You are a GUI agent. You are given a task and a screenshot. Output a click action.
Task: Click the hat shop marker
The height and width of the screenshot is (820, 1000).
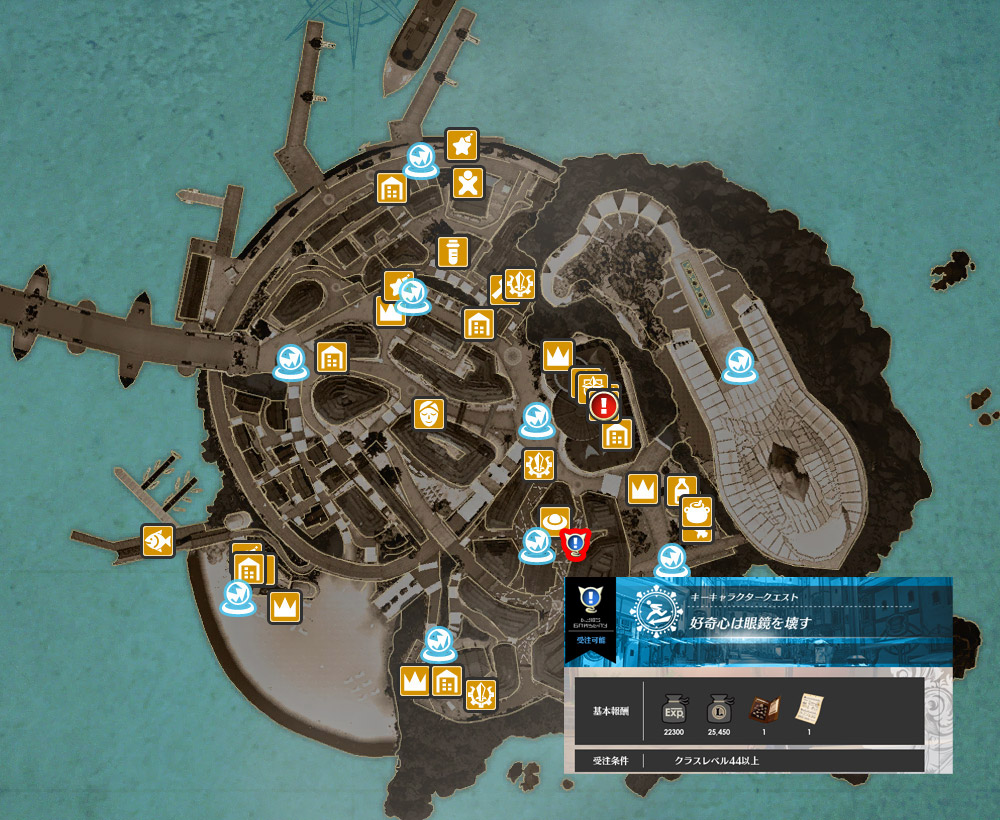click(x=555, y=521)
